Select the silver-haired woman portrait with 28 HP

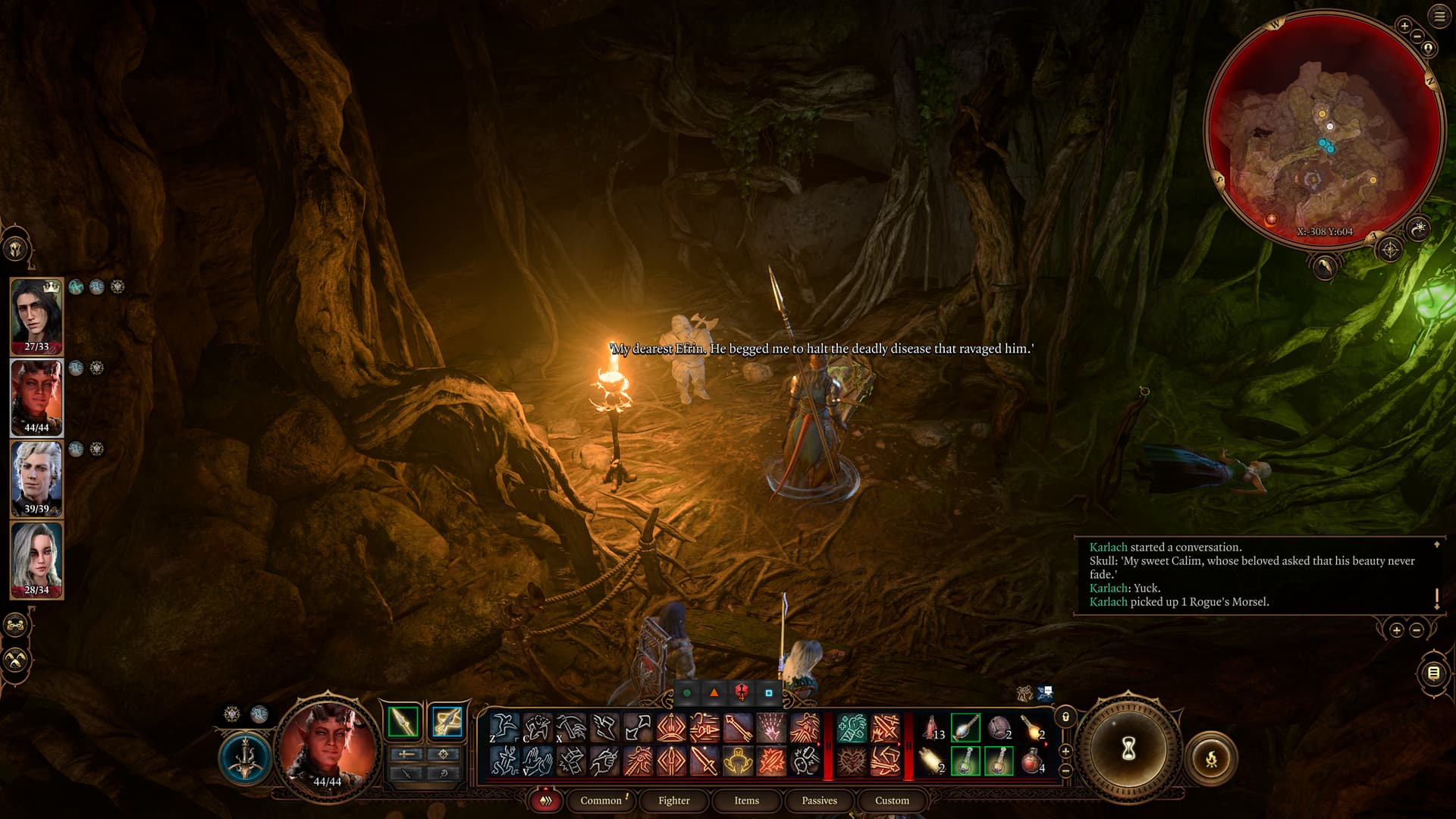point(36,560)
